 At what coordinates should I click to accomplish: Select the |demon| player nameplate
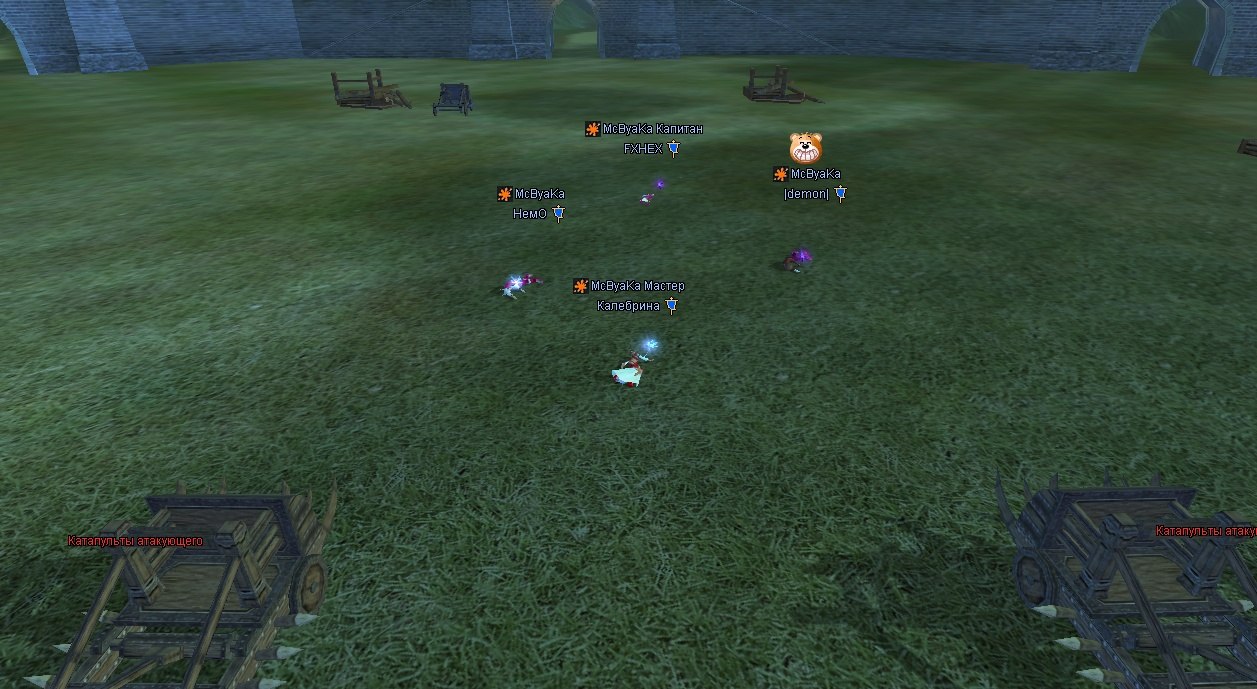tap(807, 194)
